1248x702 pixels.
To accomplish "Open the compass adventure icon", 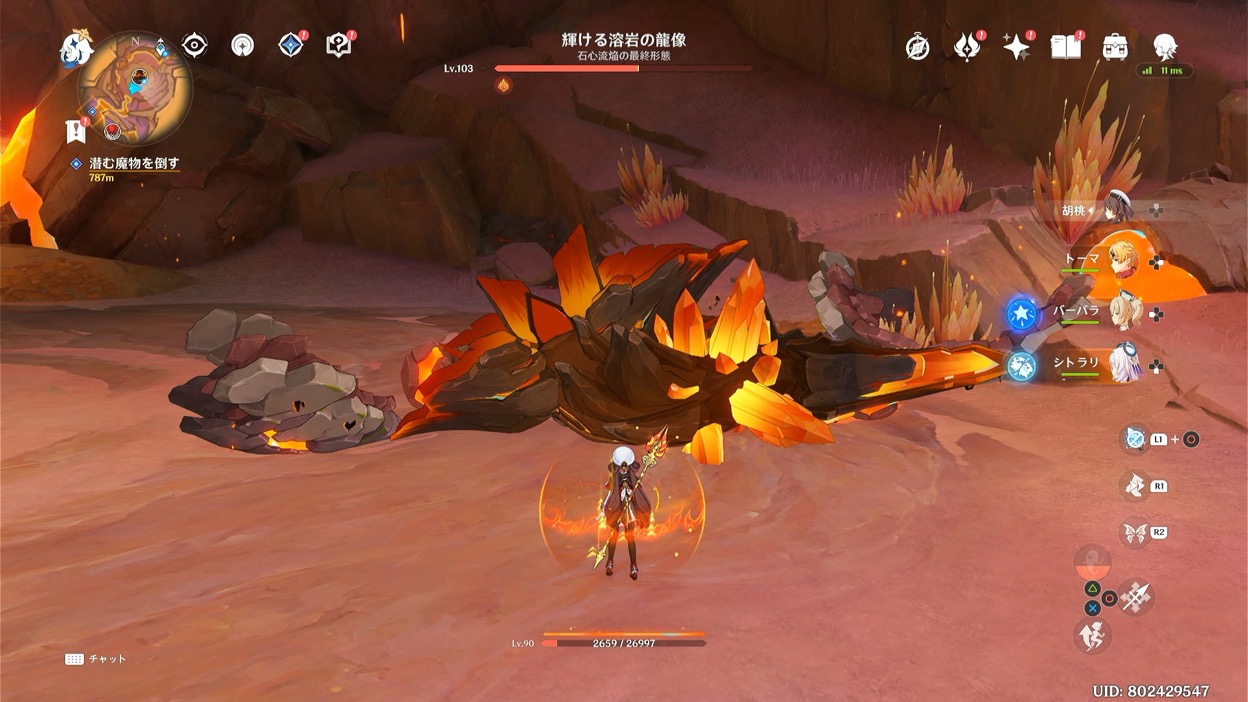I will point(917,47).
